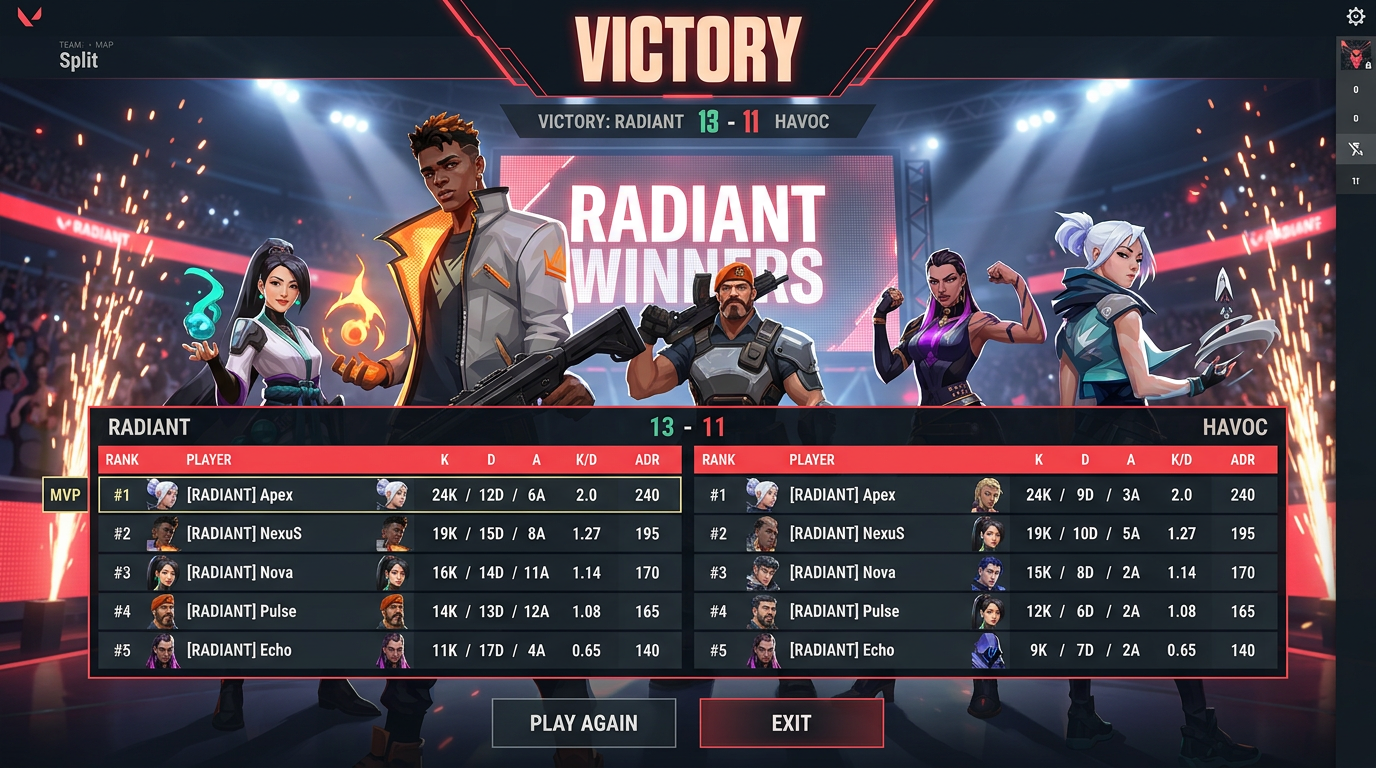Open Pulse's row with 14K / 13D / 12A
Screen dimensions: 1376x768
[390, 611]
